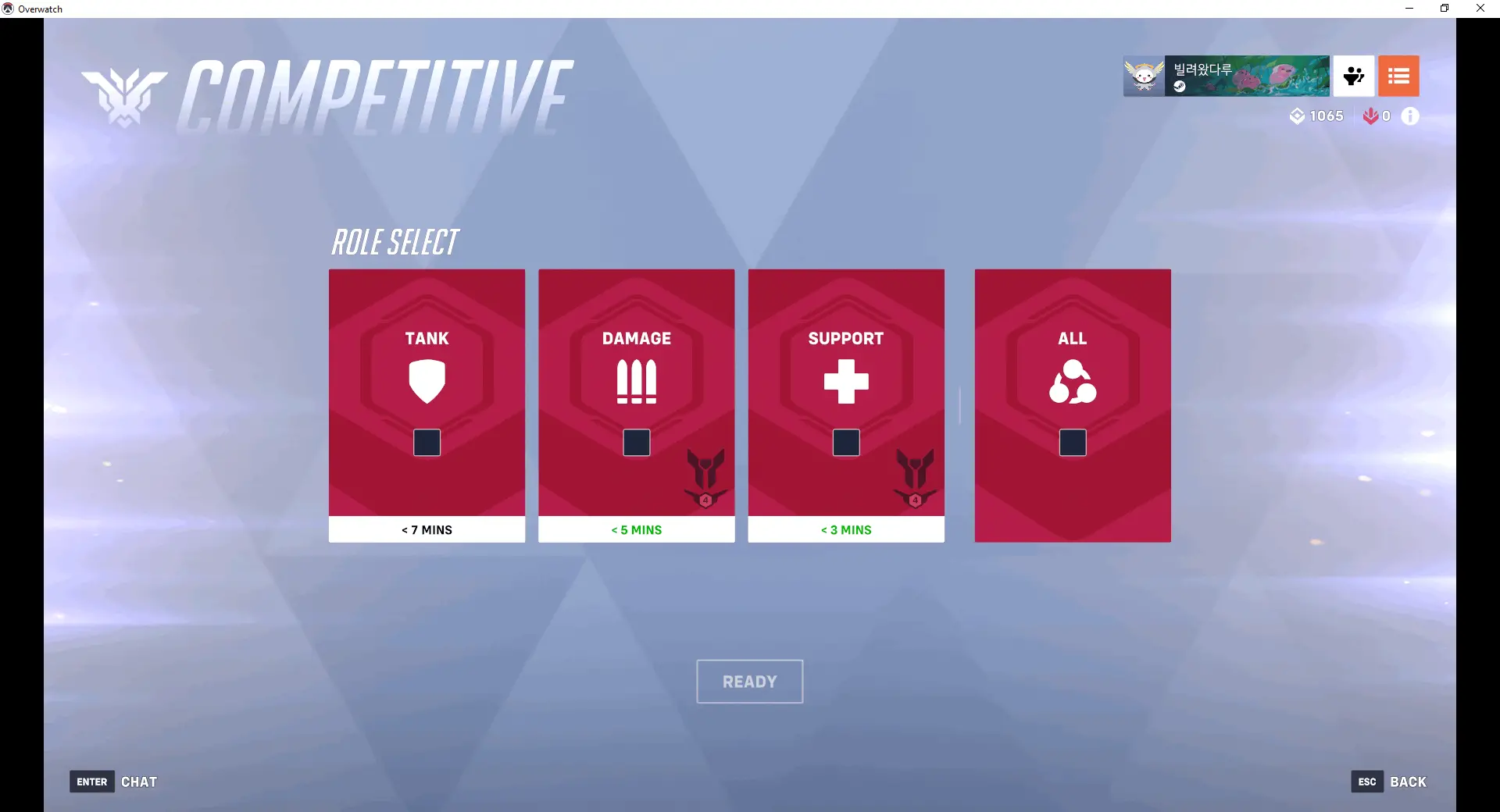This screenshot has height=812, width=1500.
Task: Open the main menu list button
Action: (x=1398, y=76)
